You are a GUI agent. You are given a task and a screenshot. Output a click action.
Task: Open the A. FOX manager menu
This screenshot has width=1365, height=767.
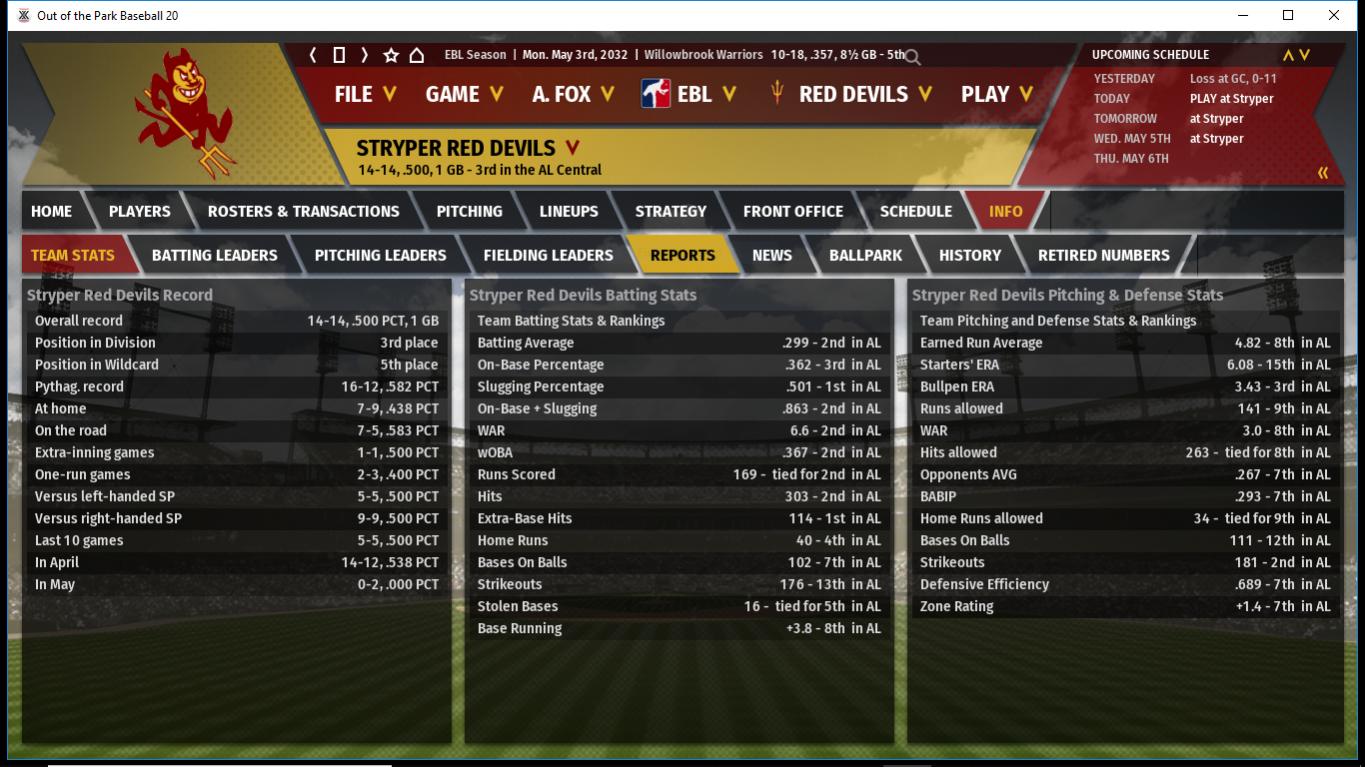click(573, 94)
